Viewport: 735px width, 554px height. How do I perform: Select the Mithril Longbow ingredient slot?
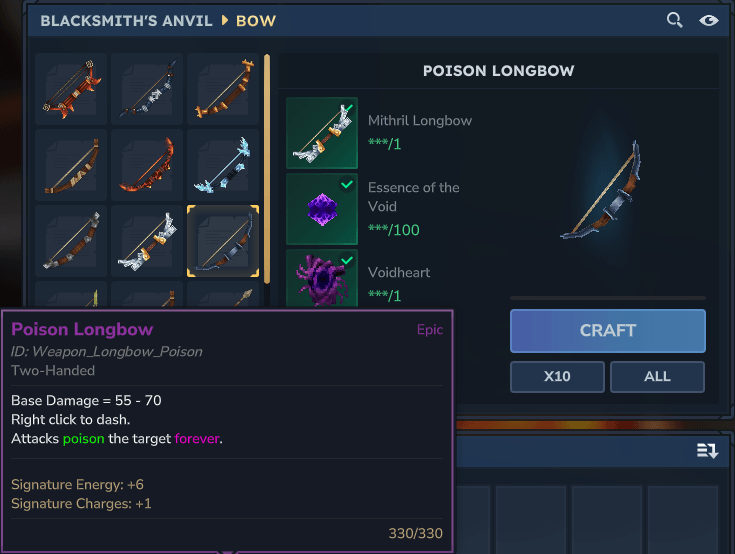321,132
